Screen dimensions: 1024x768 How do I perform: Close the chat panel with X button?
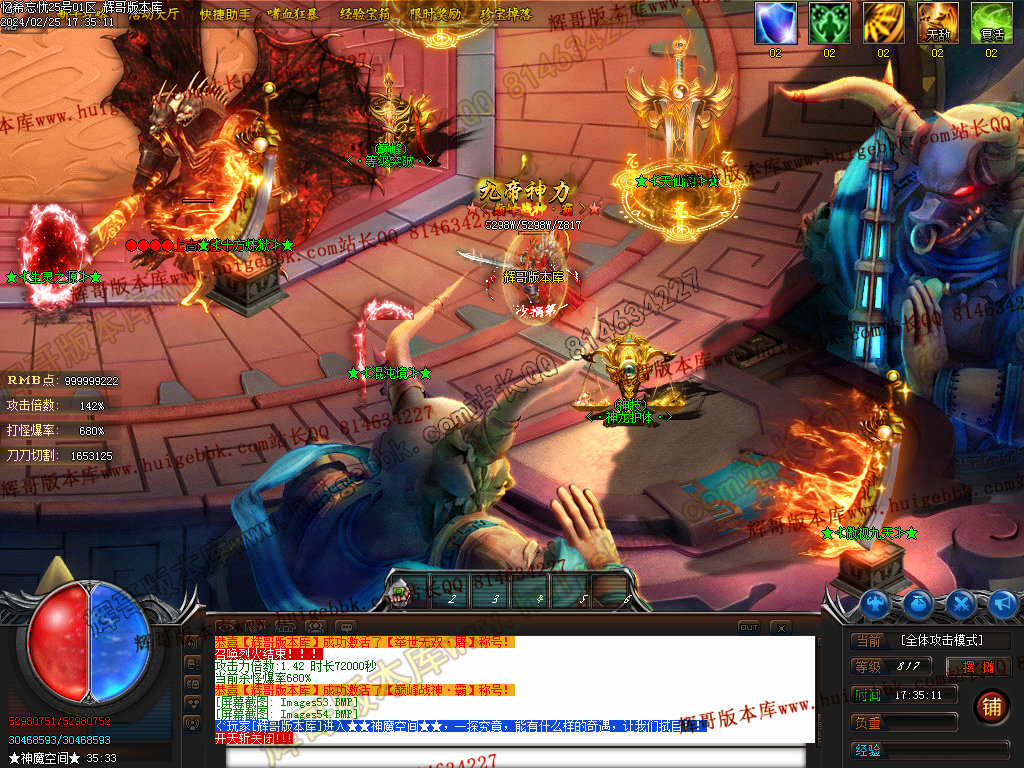(781, 627)
